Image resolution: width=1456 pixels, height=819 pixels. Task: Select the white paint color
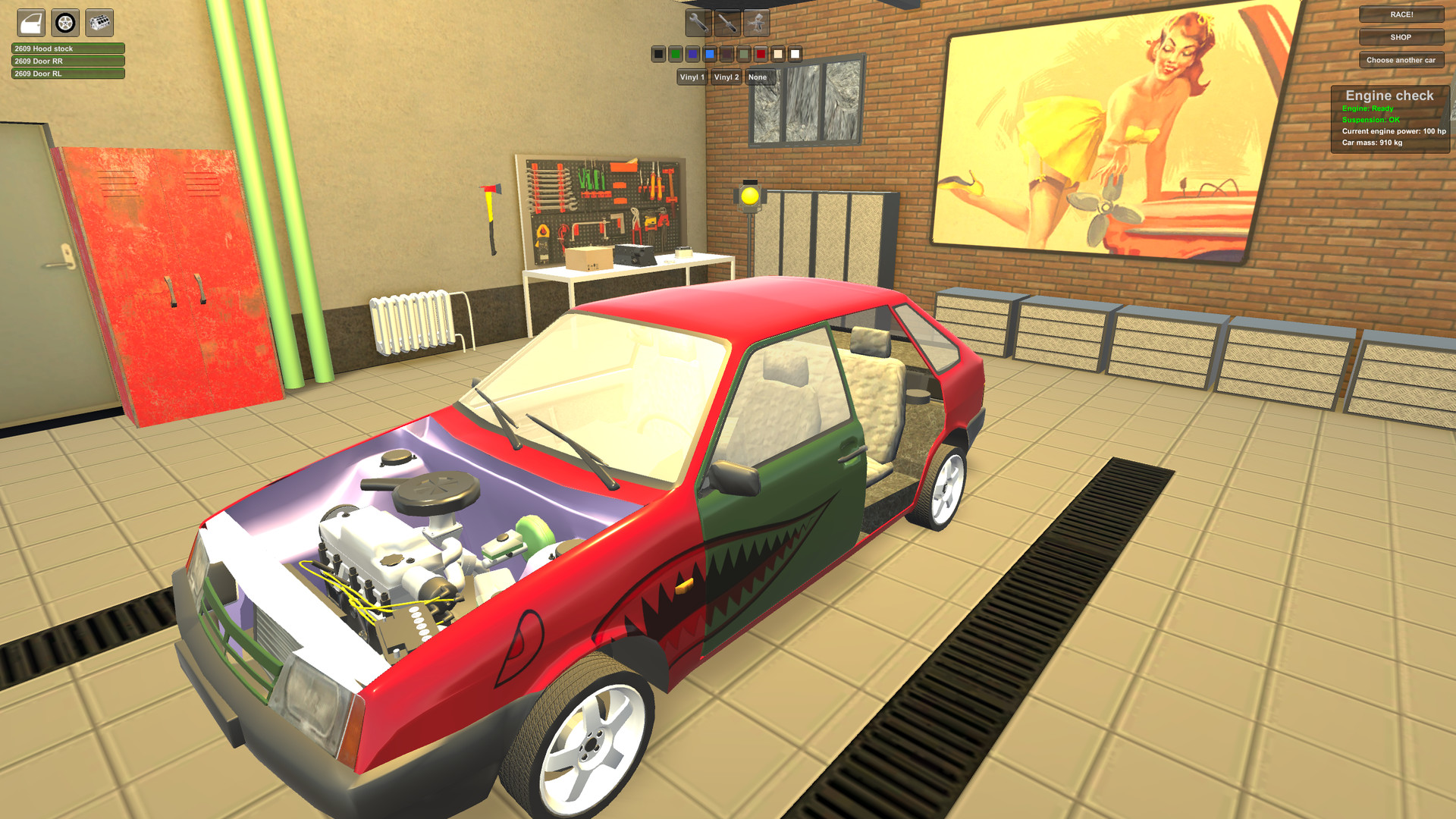click(x=795, y=54)
